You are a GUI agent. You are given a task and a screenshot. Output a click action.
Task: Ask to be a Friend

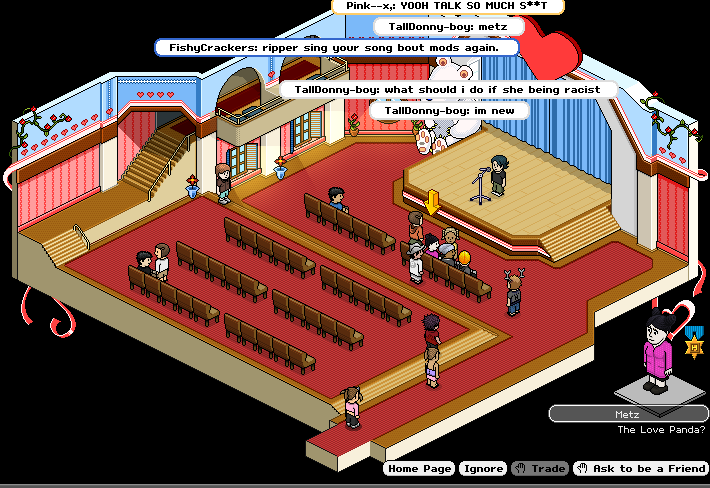click(641, 468)
